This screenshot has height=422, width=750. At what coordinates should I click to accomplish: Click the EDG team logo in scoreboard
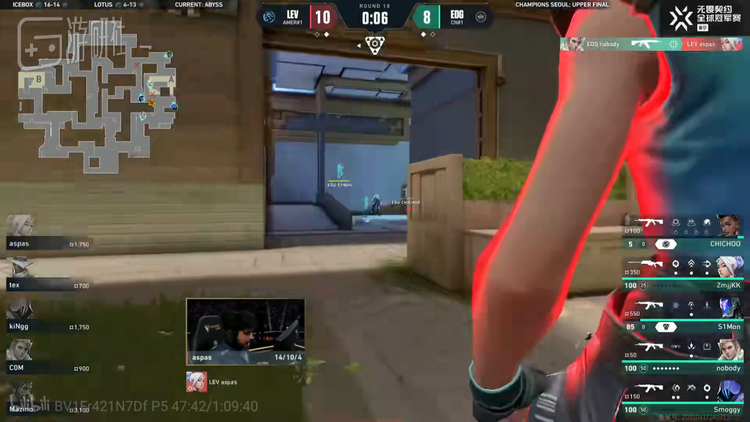pos(481,17)
